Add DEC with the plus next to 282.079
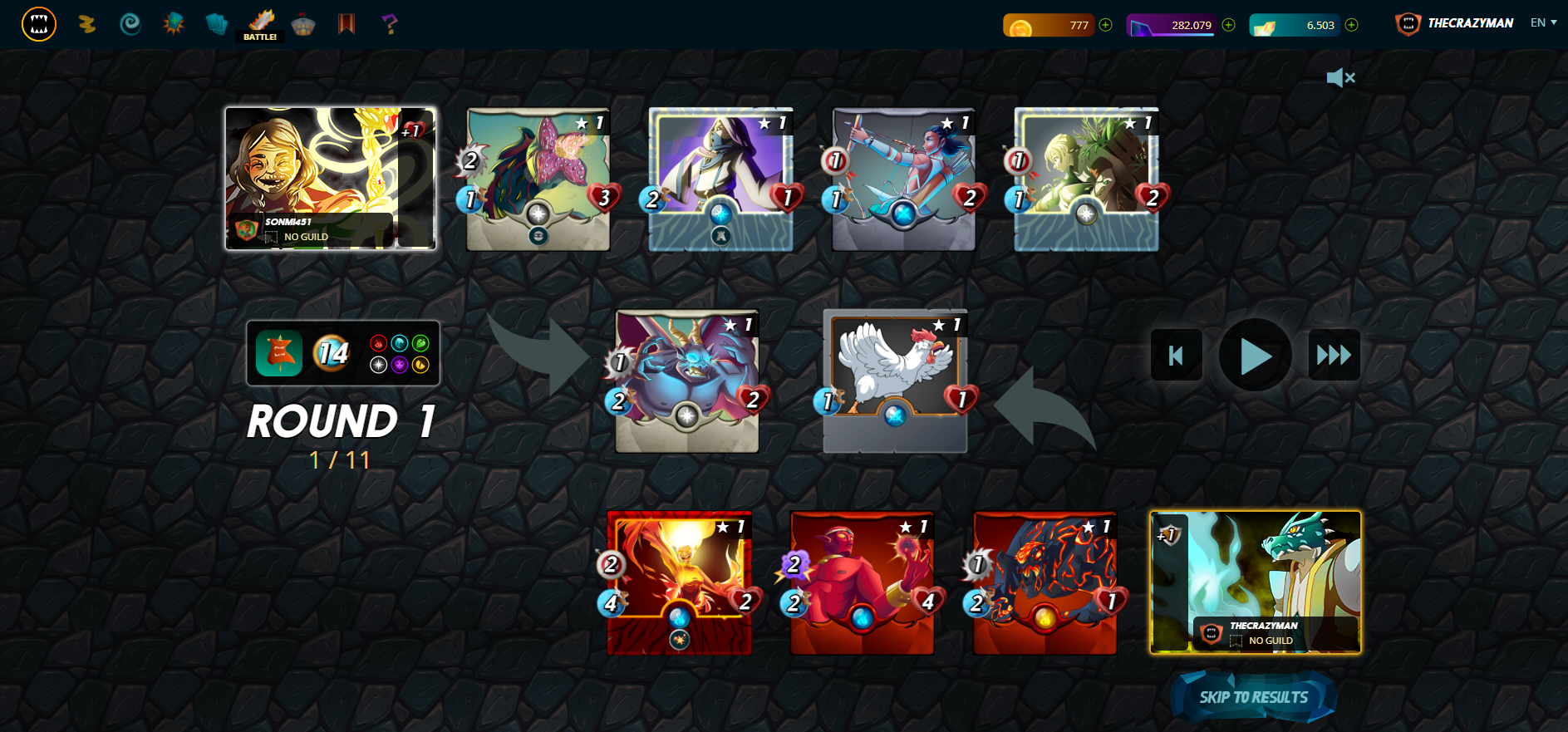Screen dimensions: 1568x732 pos(1227,24)
